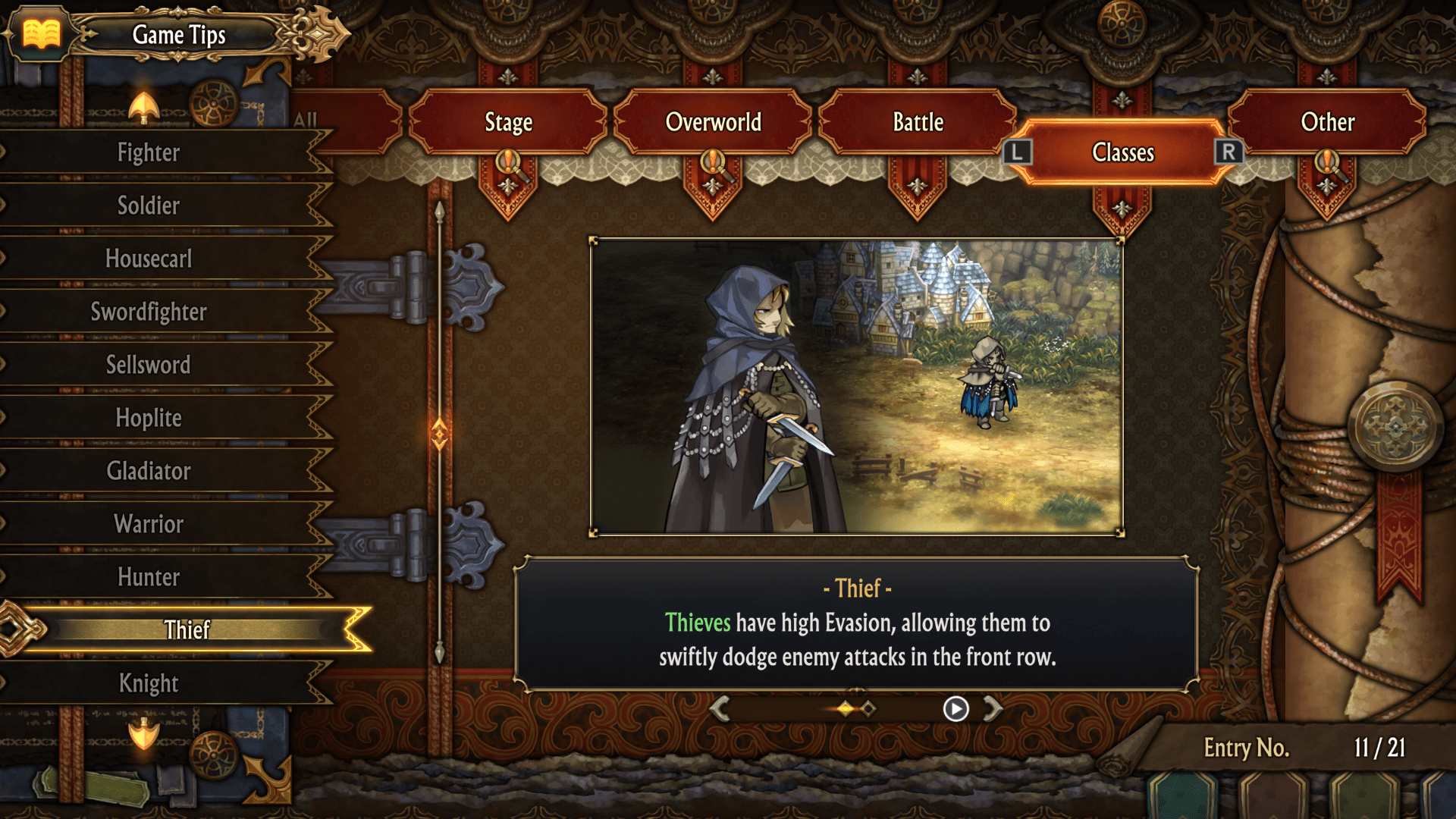Open the Warrior class tip
1456x819 pixels.
[149, 524]
